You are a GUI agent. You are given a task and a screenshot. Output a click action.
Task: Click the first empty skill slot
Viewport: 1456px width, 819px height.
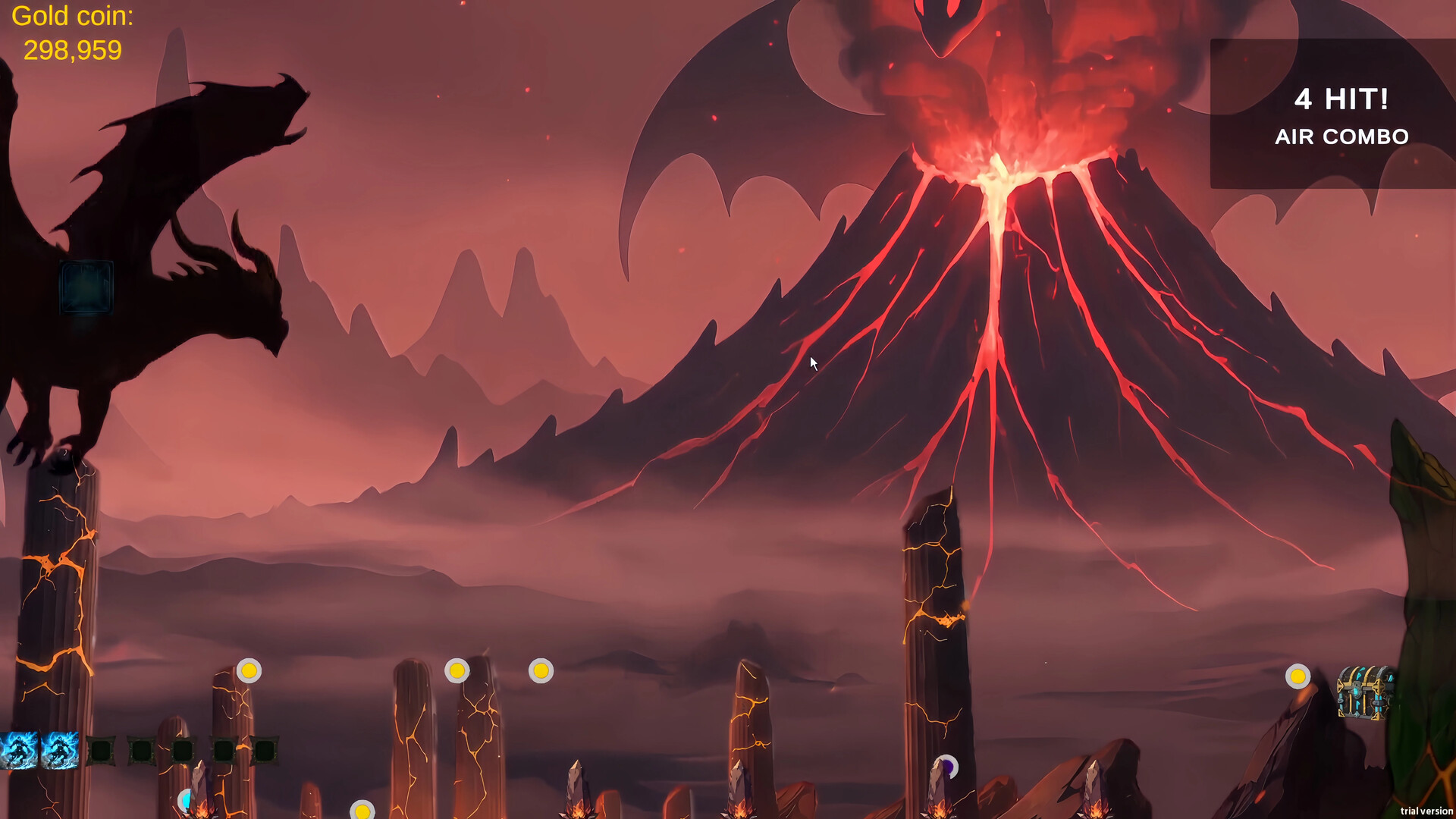tap(101, 751)
